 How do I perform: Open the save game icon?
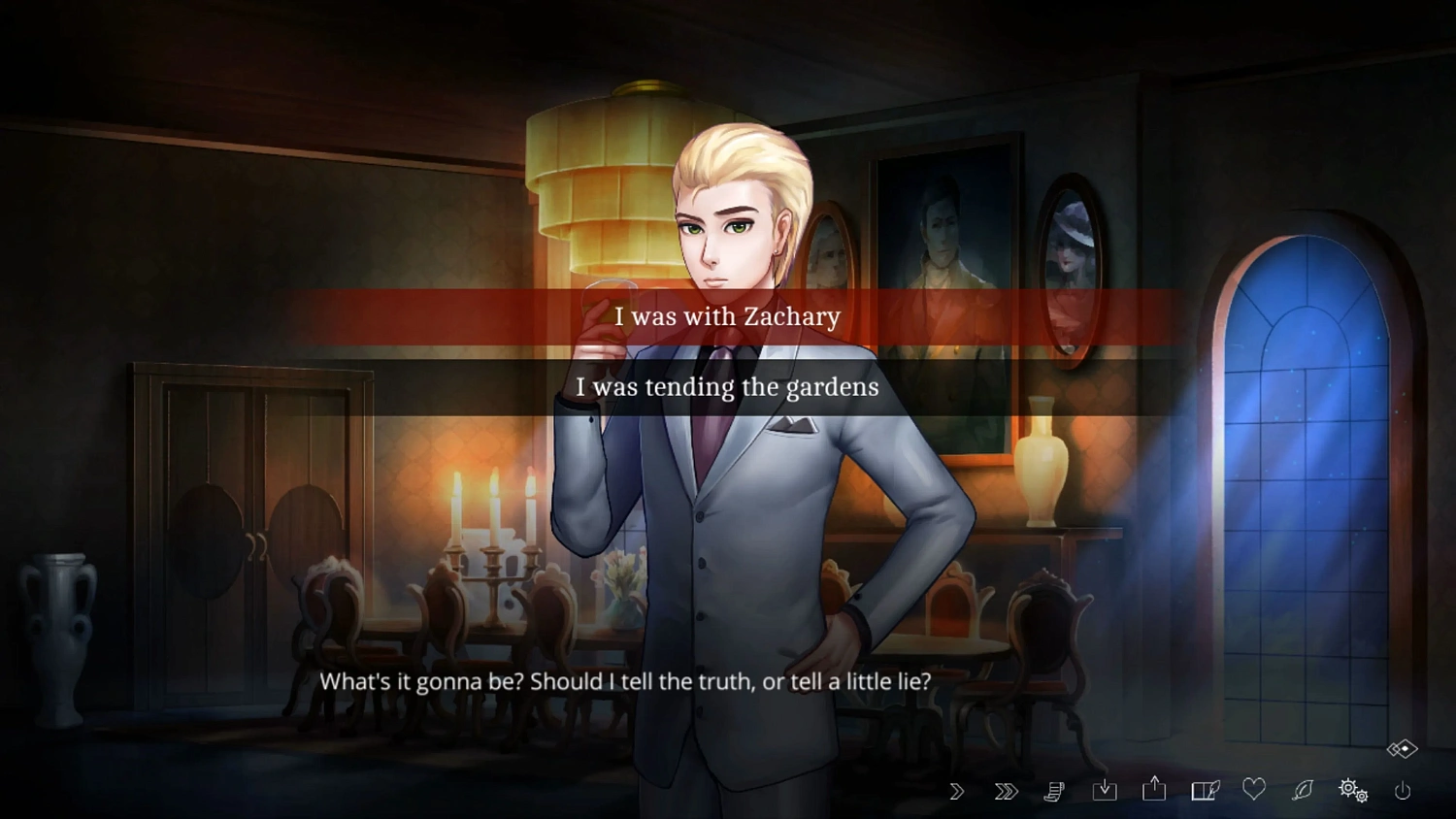click(1106, 791)
